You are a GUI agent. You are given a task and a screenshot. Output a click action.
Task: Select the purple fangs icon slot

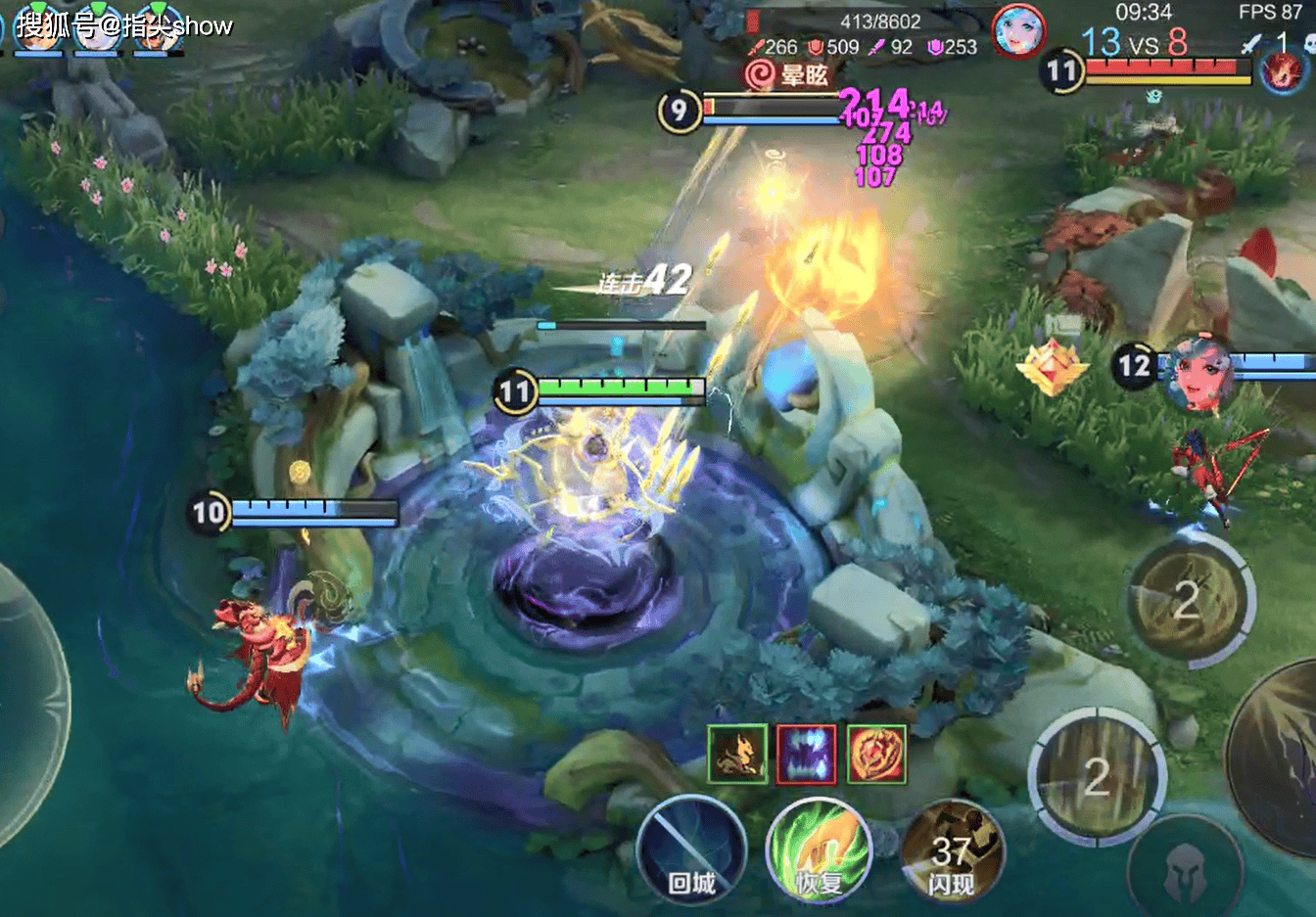point(806,755)
